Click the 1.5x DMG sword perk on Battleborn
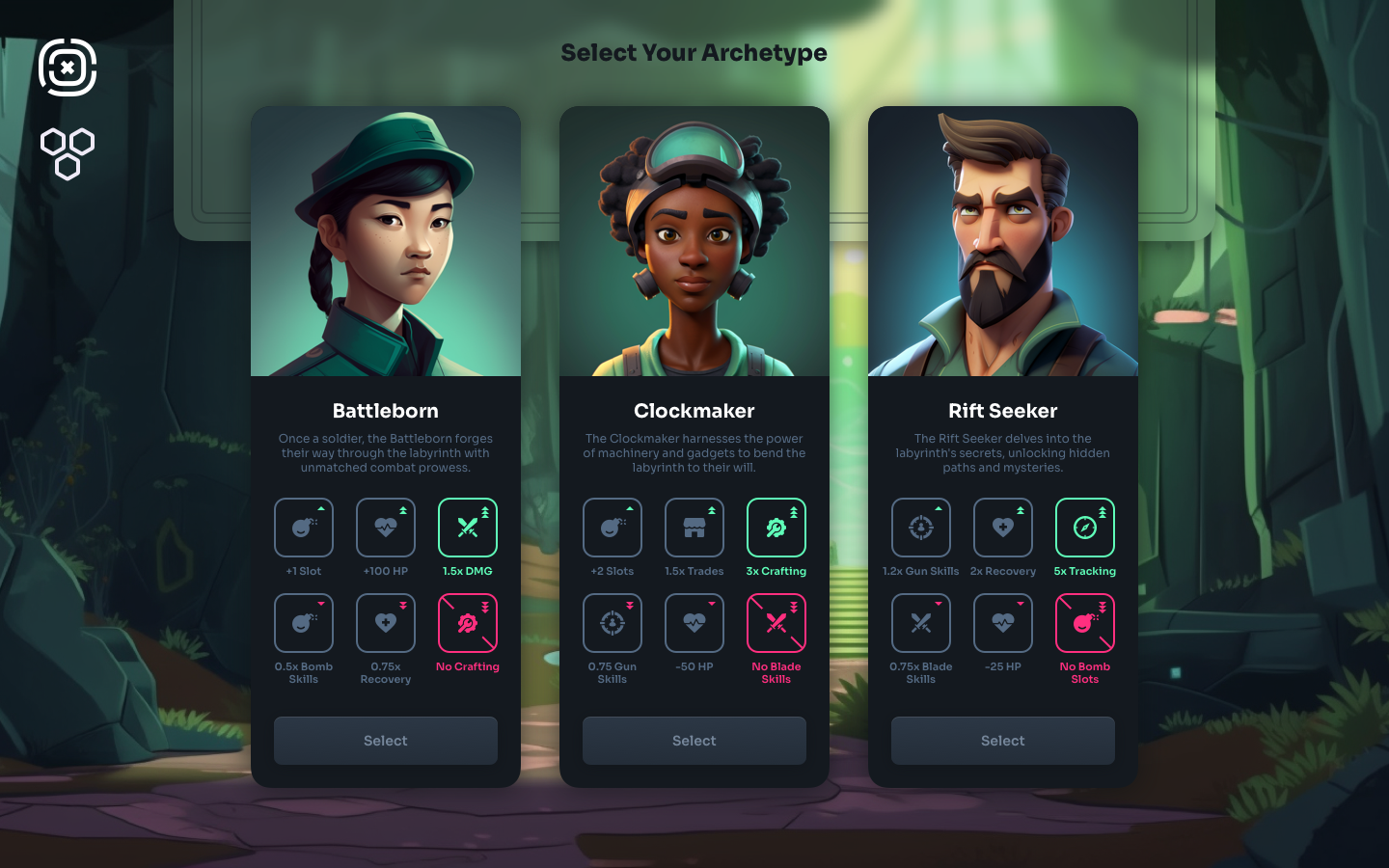The width and height of the screenshot is (1389, 868). pyautogui.click(x=468, y=528)
